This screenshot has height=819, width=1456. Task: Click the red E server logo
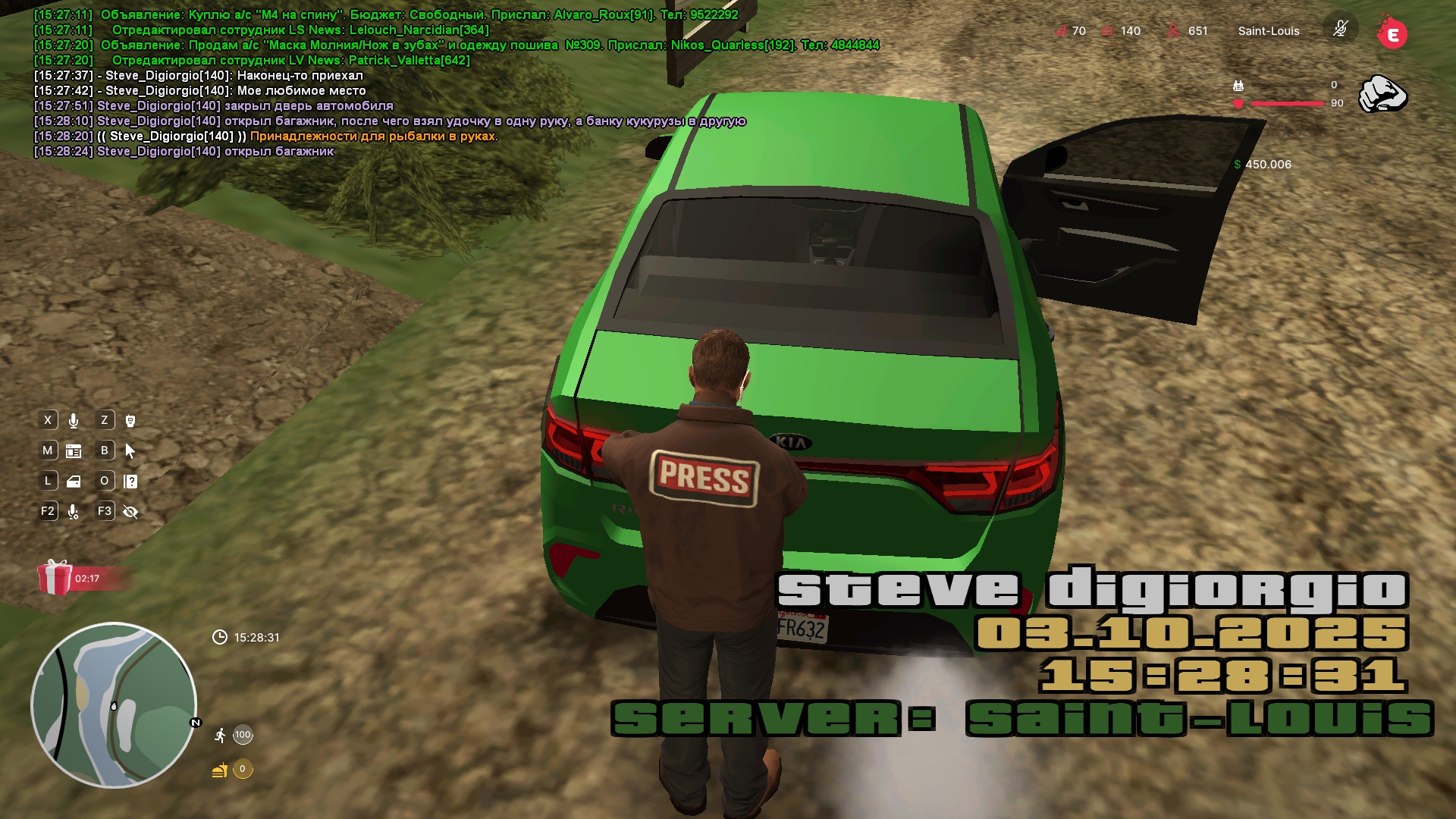1392,33
